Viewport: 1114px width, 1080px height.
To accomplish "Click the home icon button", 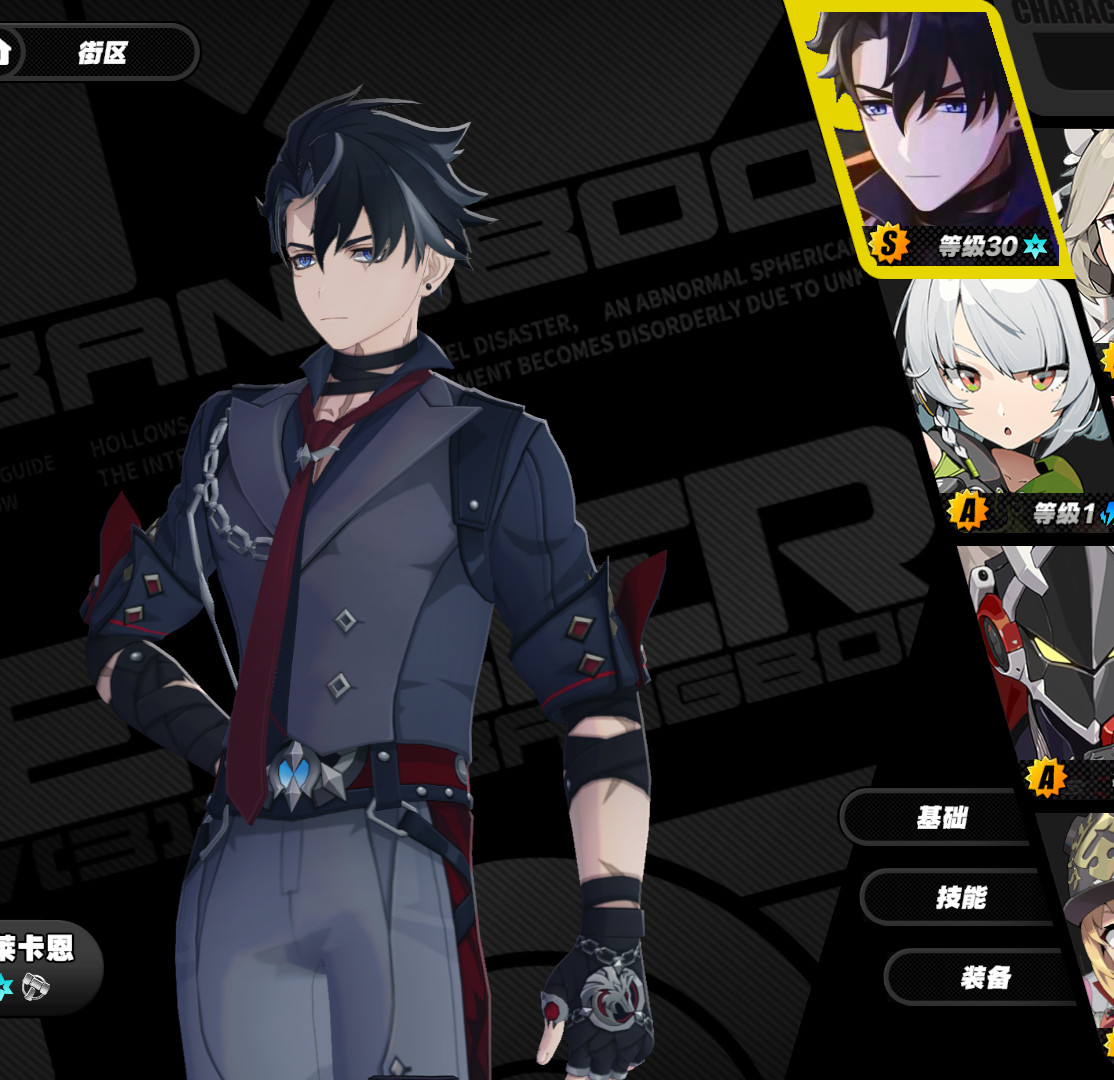I will click(x=5, y=50).
